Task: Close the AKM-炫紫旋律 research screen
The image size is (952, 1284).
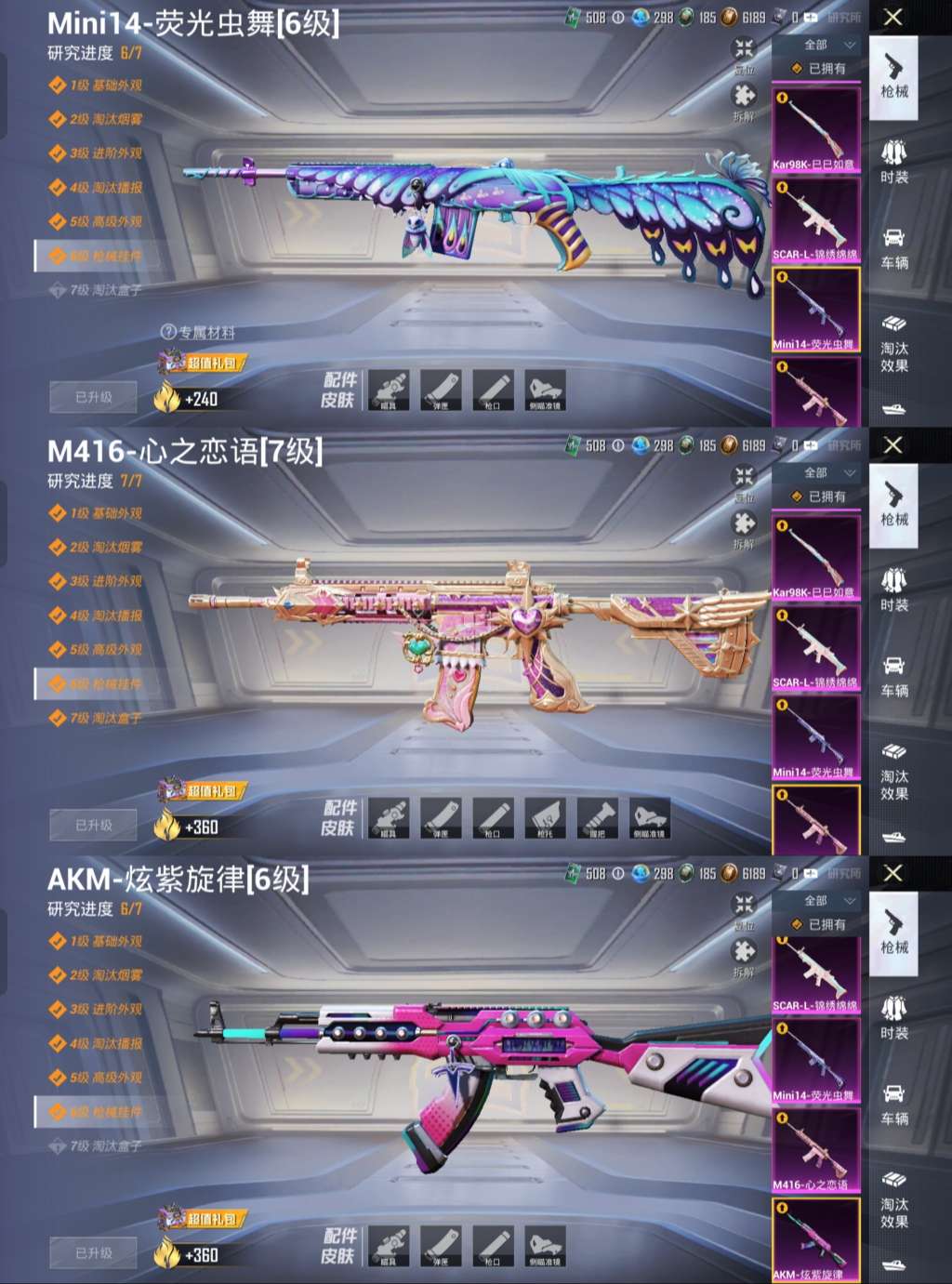Action: (892, 873)
